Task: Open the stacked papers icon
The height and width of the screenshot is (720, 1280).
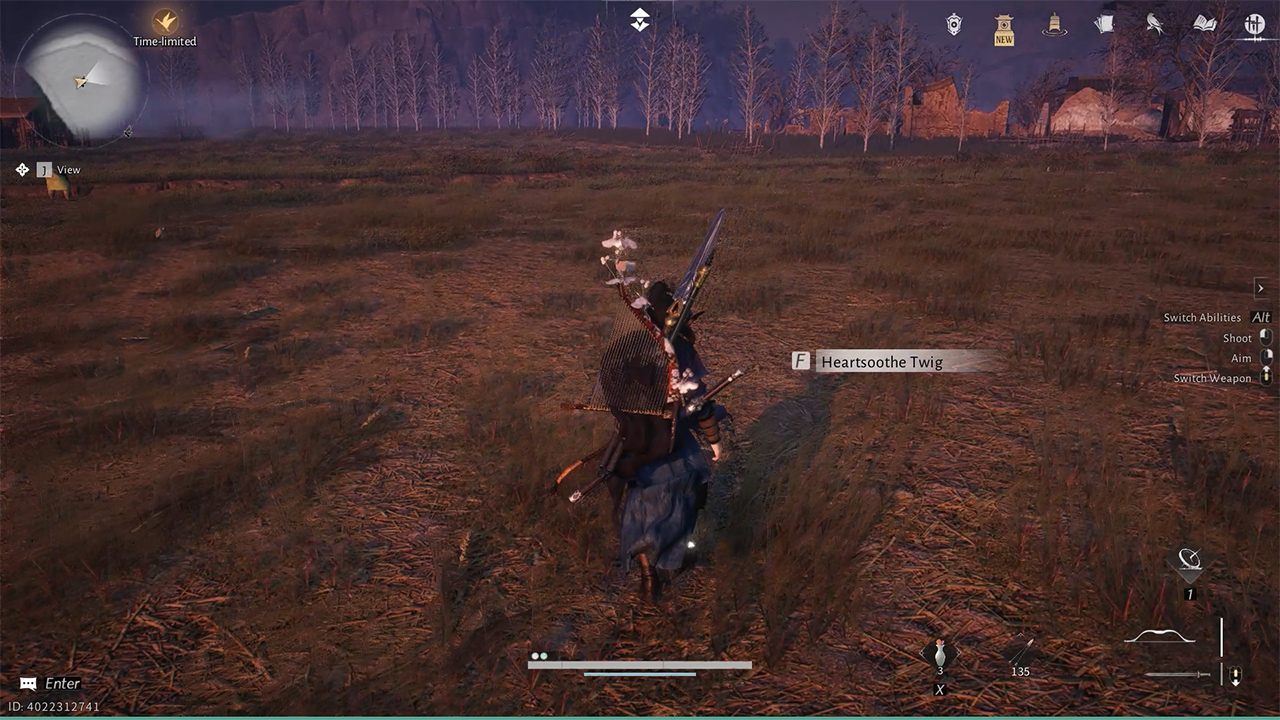Action: [1104, 24]
